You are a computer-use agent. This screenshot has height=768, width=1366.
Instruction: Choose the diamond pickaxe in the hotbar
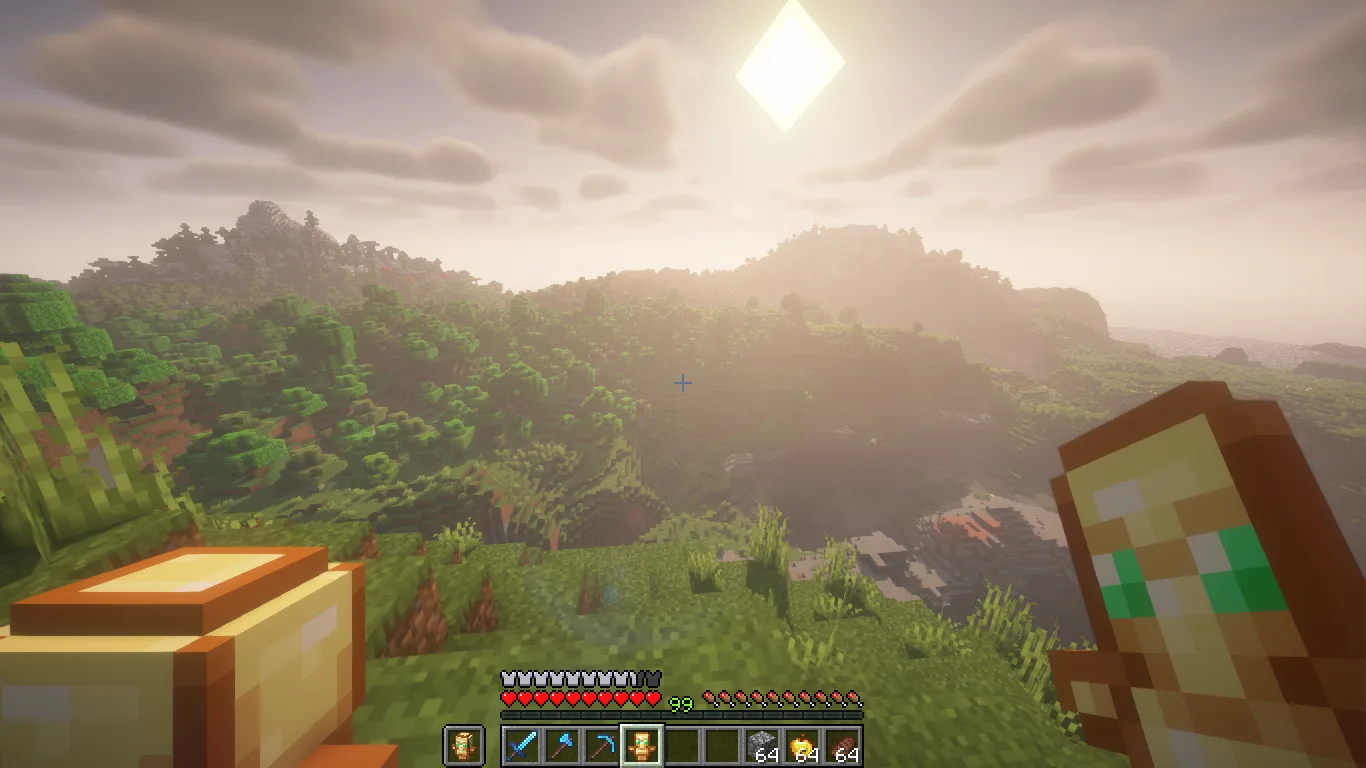click(x=601, y=746)
